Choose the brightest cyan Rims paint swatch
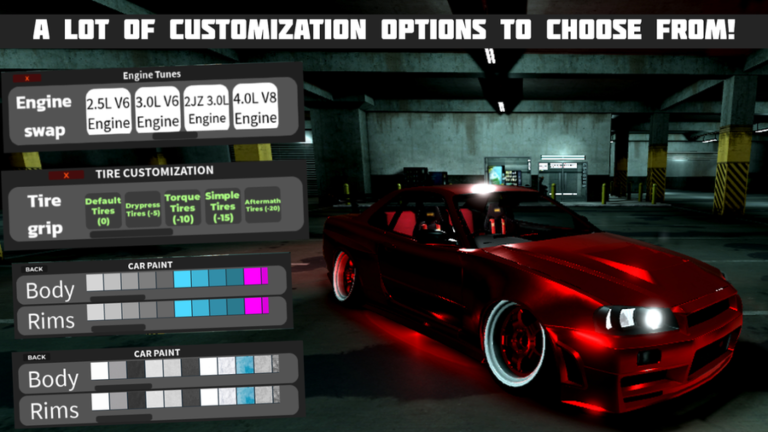 182,308
